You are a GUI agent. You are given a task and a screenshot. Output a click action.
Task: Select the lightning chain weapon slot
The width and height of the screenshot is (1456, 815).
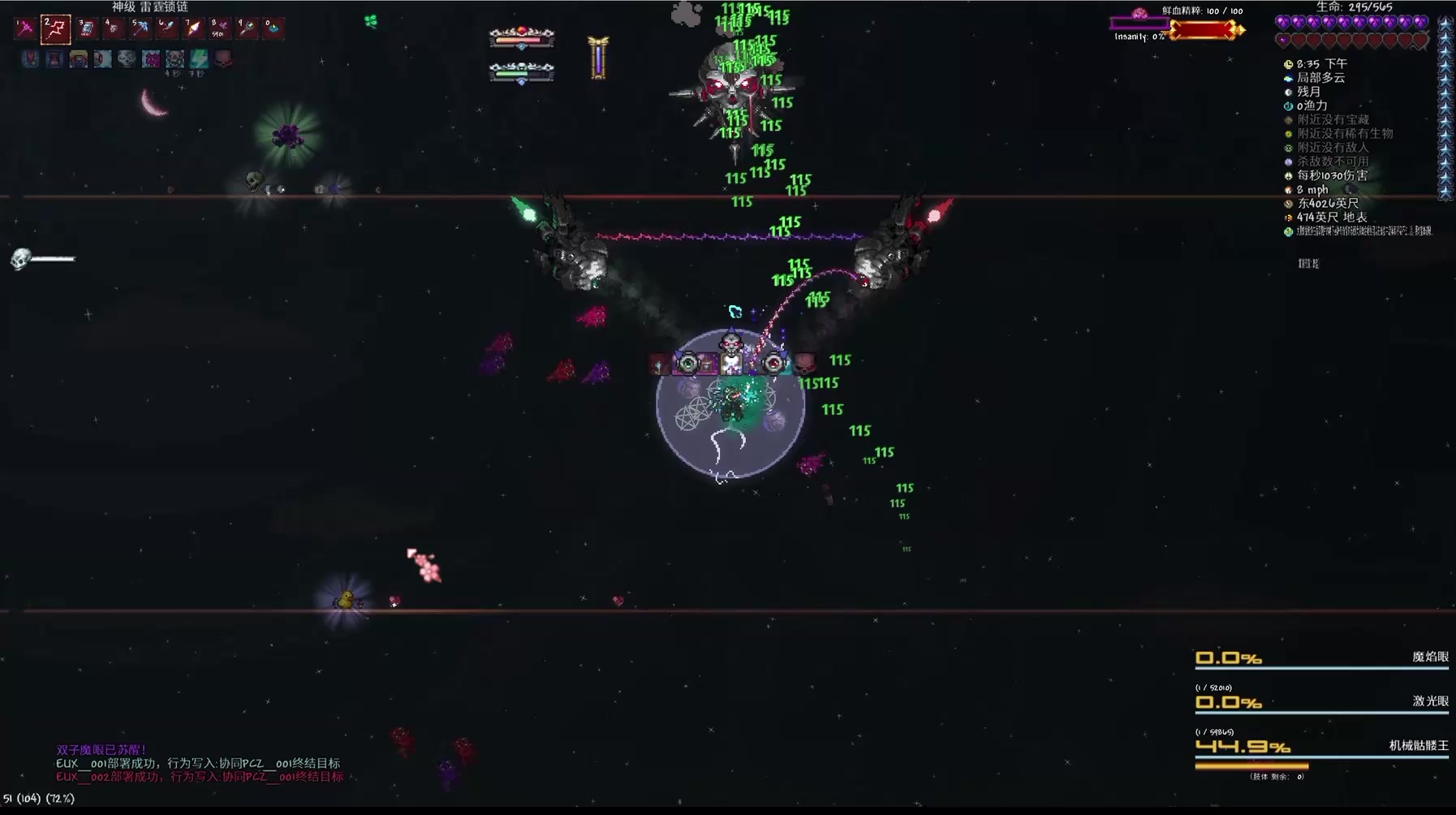pos(55,29)
